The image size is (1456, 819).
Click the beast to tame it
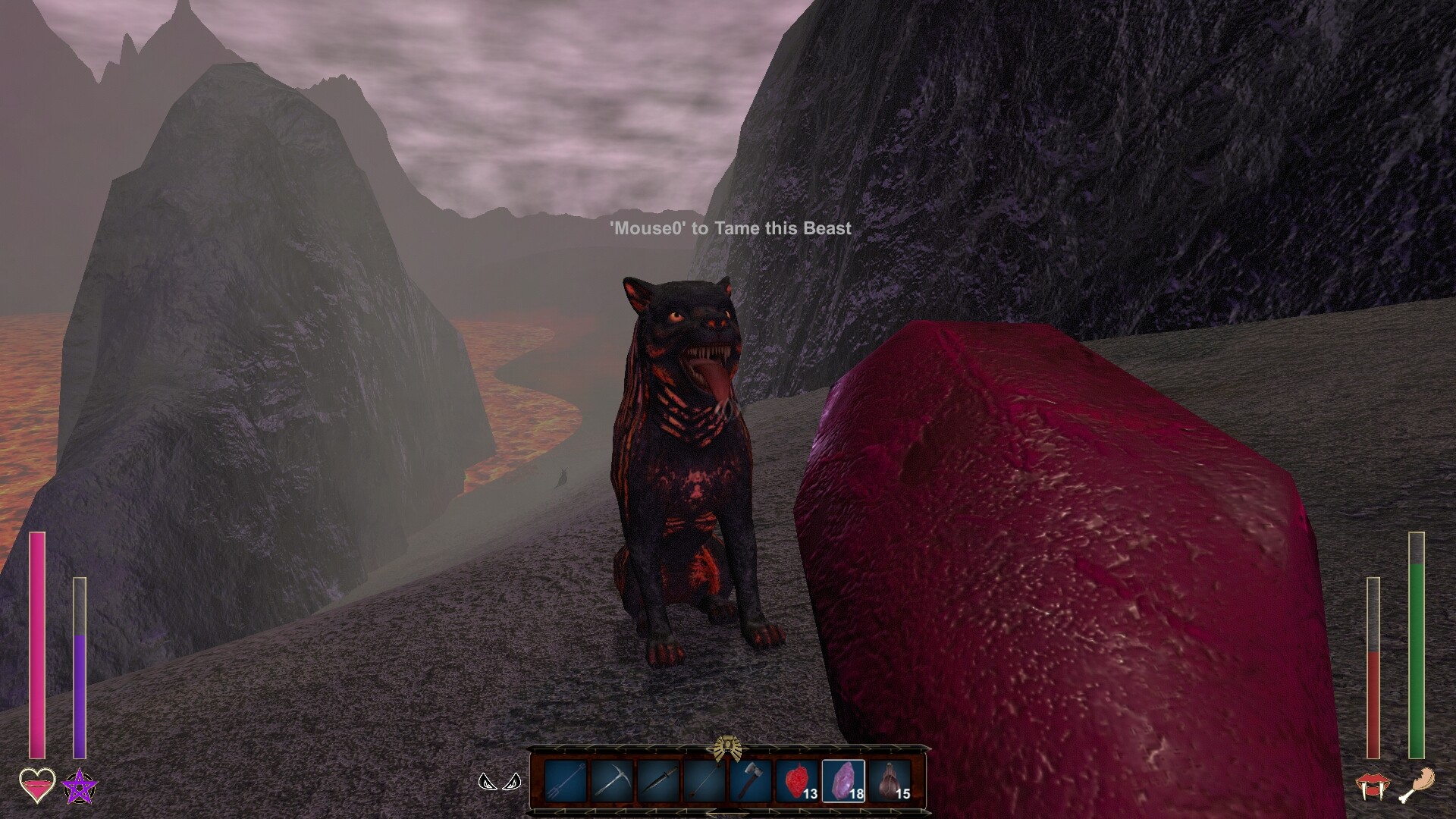pos(690,470)
